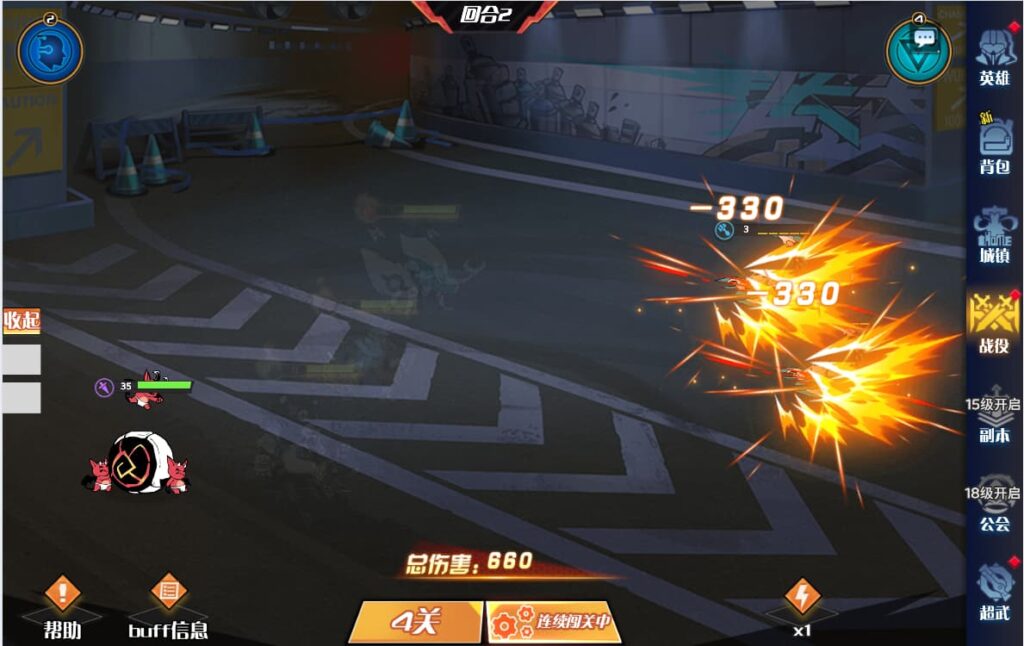1024x646 pixels.
Task: Open the teal chat bubble icon
Action: 919,50
